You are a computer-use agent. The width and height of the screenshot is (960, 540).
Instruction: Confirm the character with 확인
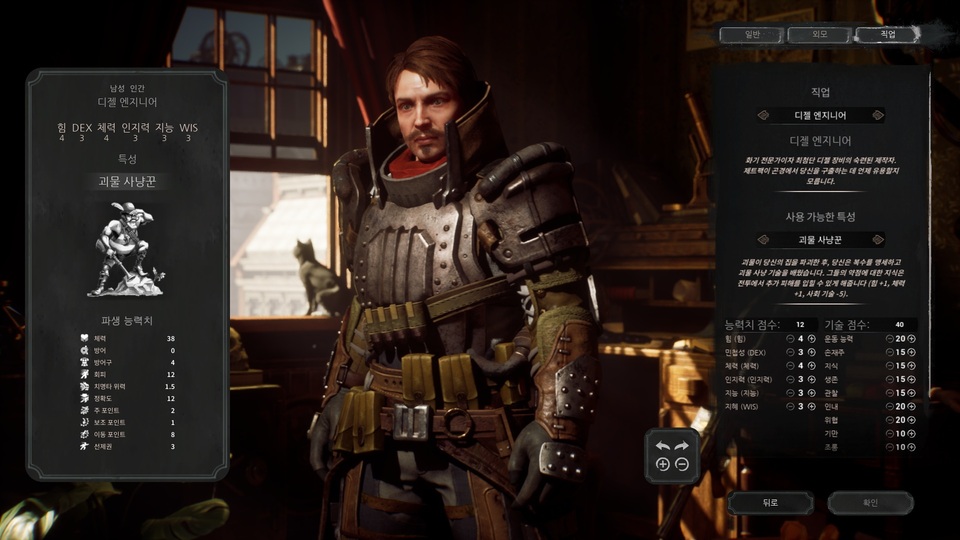click(869, 502)
